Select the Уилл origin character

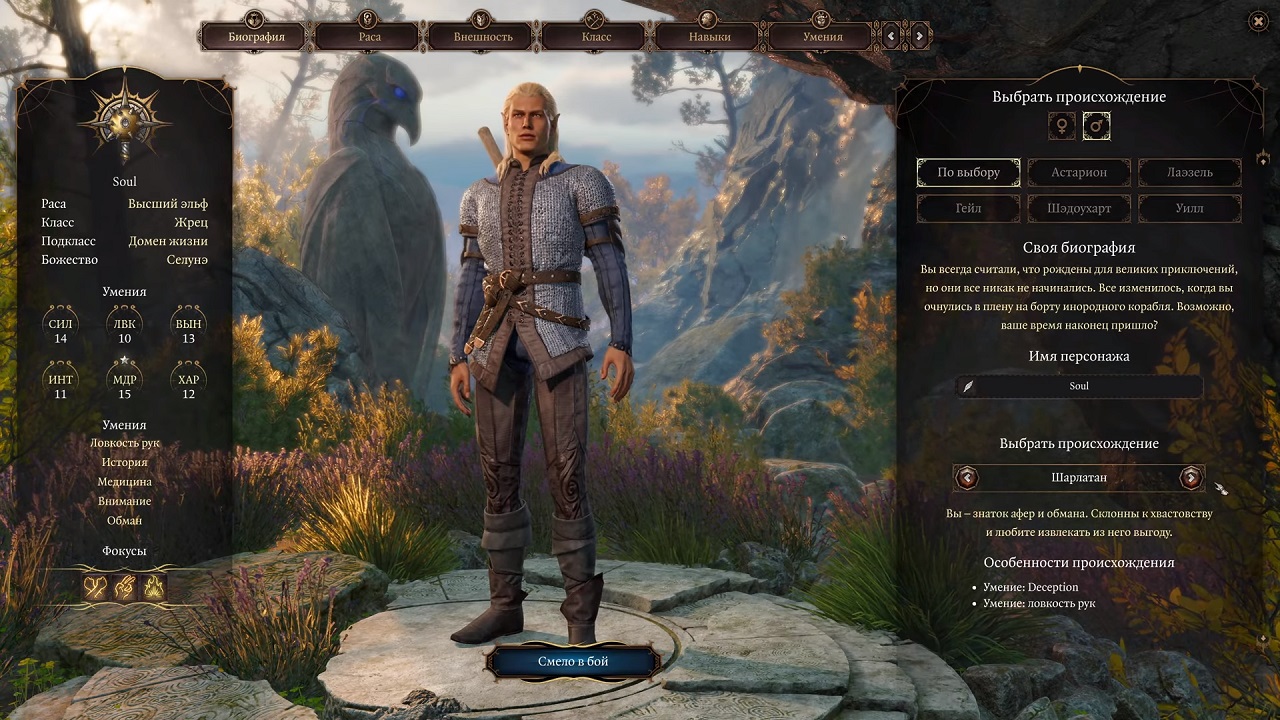[x=1189, y=208]
